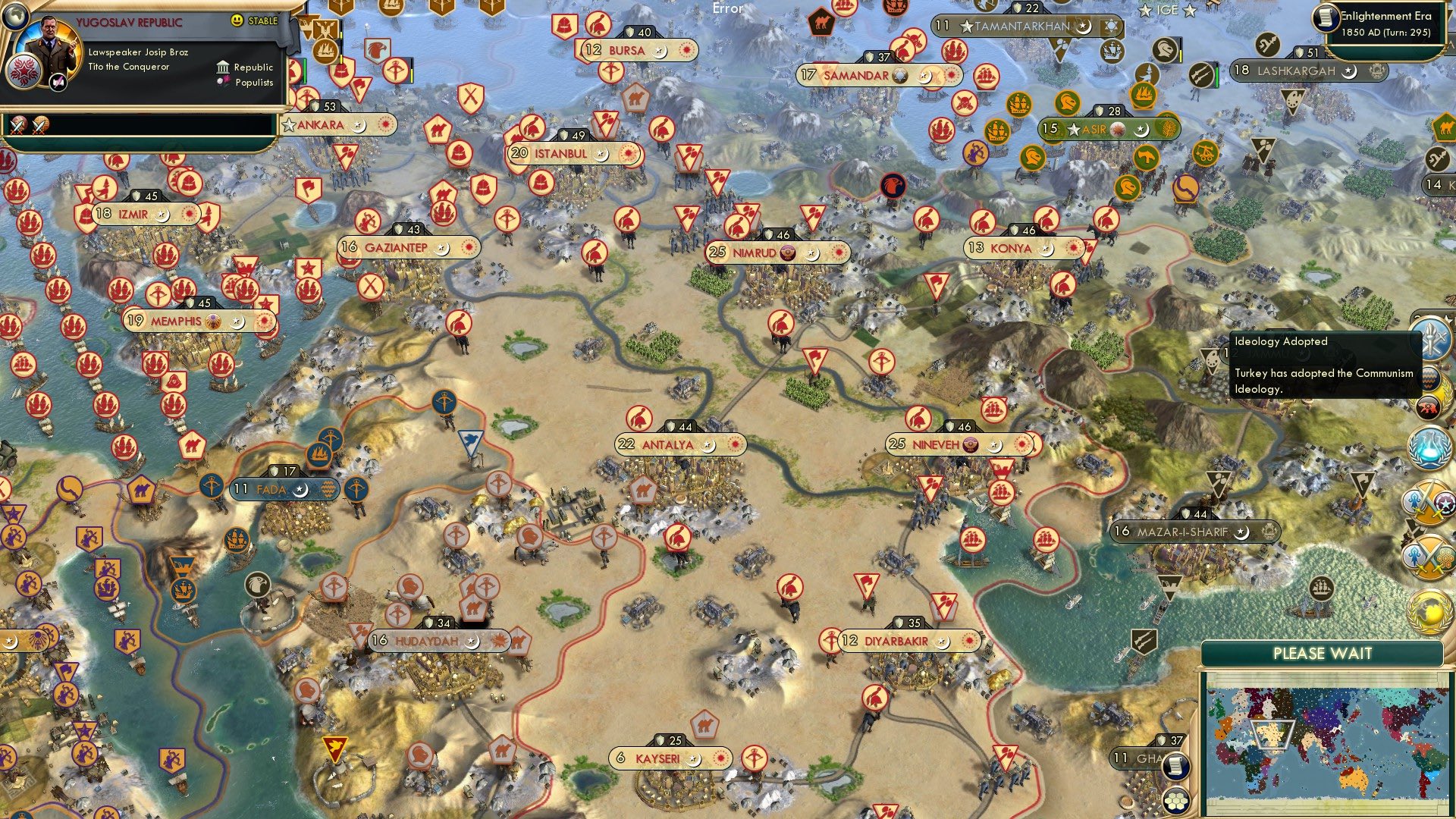
Task: Click the crossed-swords military notification icon
Action: tap(1429, 500)
